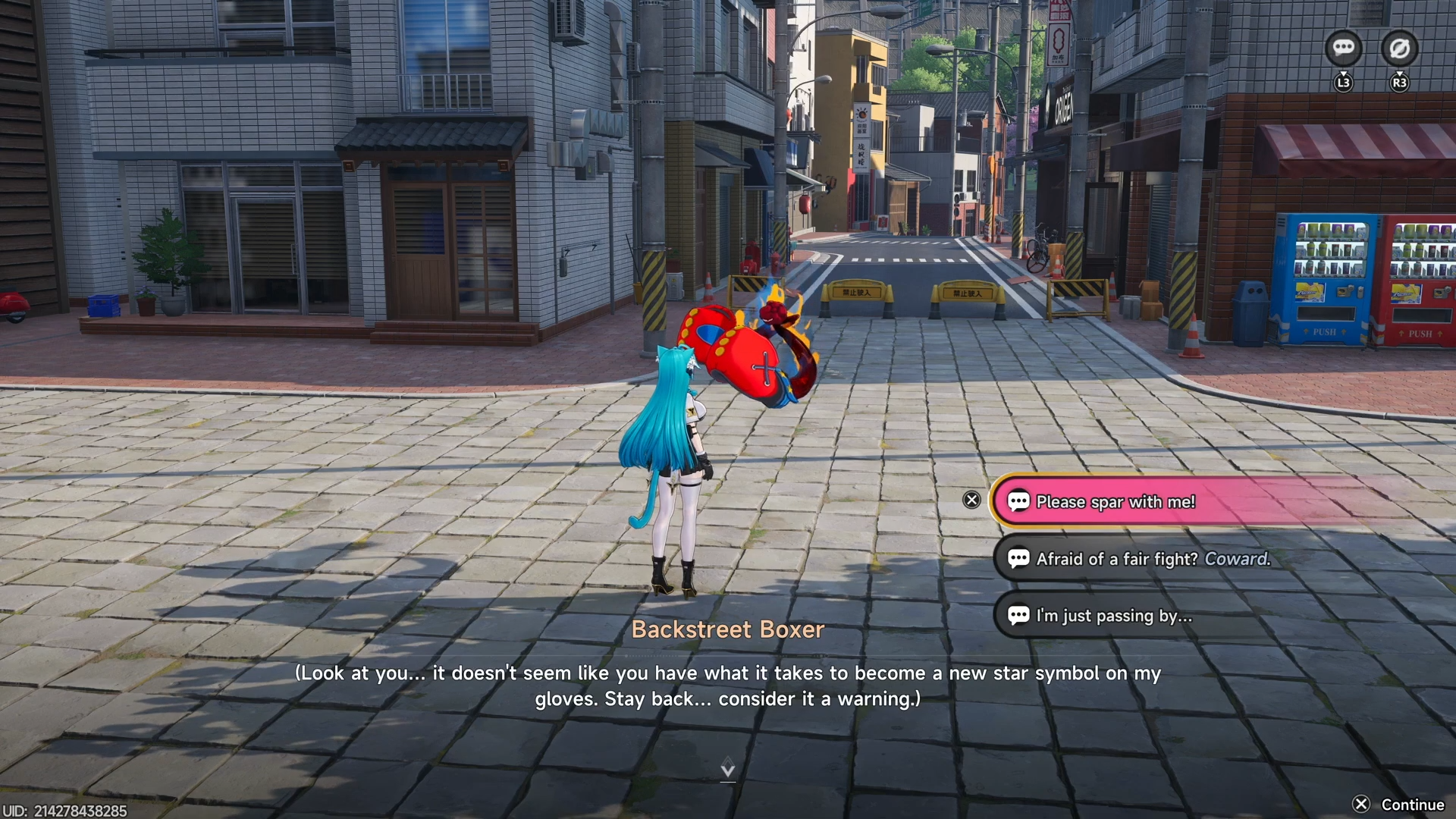Advance dialogue with the Continue button
Screen dimensions: 1456x819
coord(1399,805)
